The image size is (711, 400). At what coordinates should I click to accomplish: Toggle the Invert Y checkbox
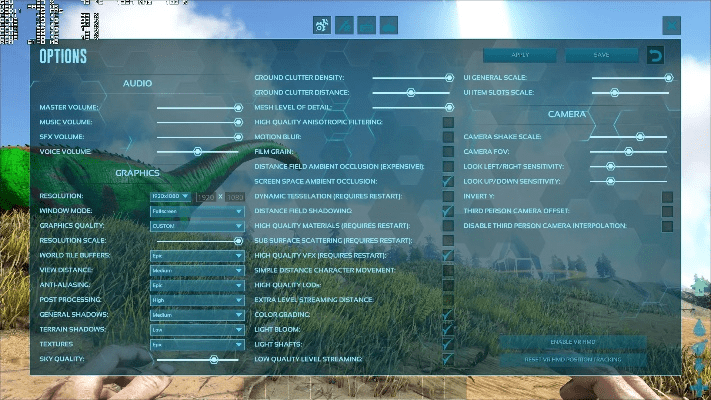667,196
